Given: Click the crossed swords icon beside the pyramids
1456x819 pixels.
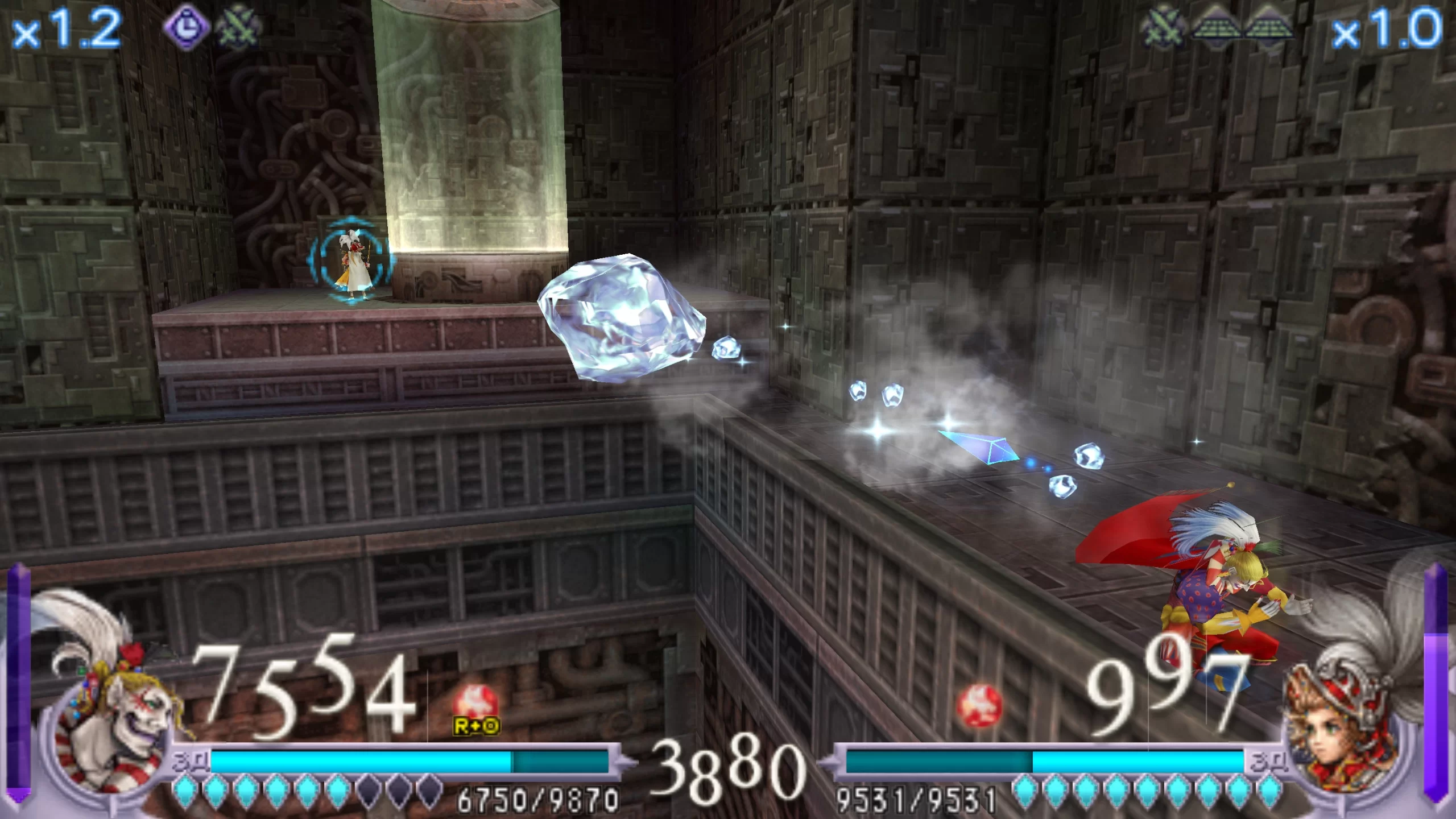Looking at the screenshot, I should pos(1163,27).
